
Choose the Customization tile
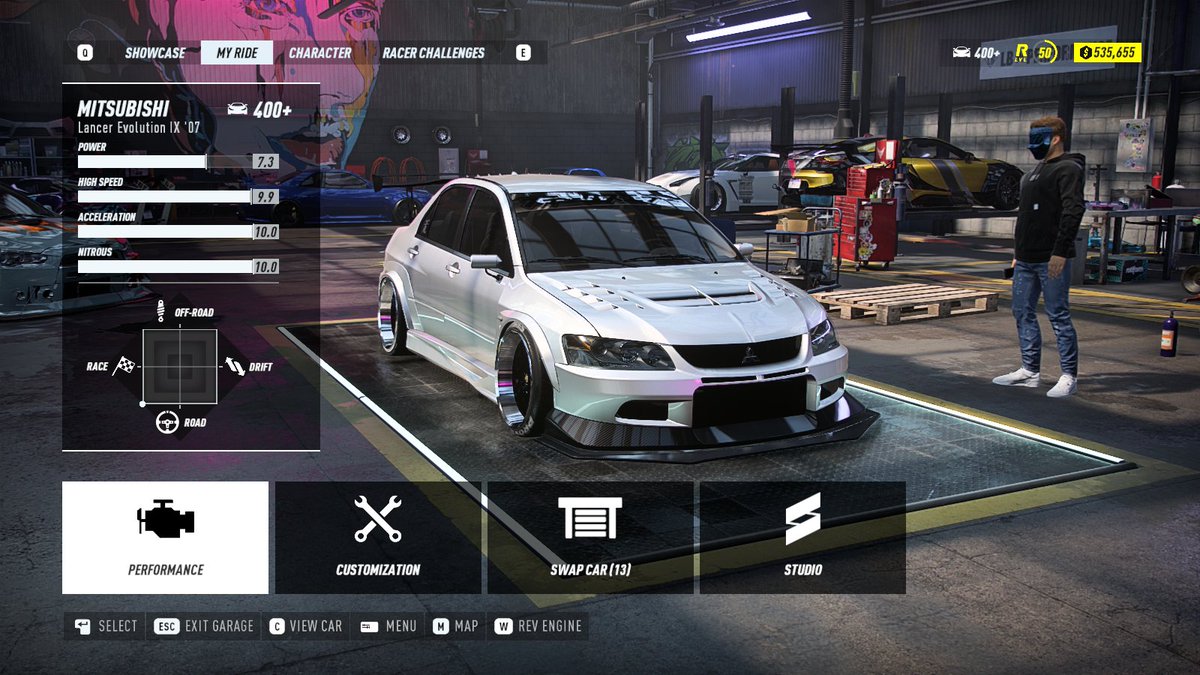[x=378, y=538]
